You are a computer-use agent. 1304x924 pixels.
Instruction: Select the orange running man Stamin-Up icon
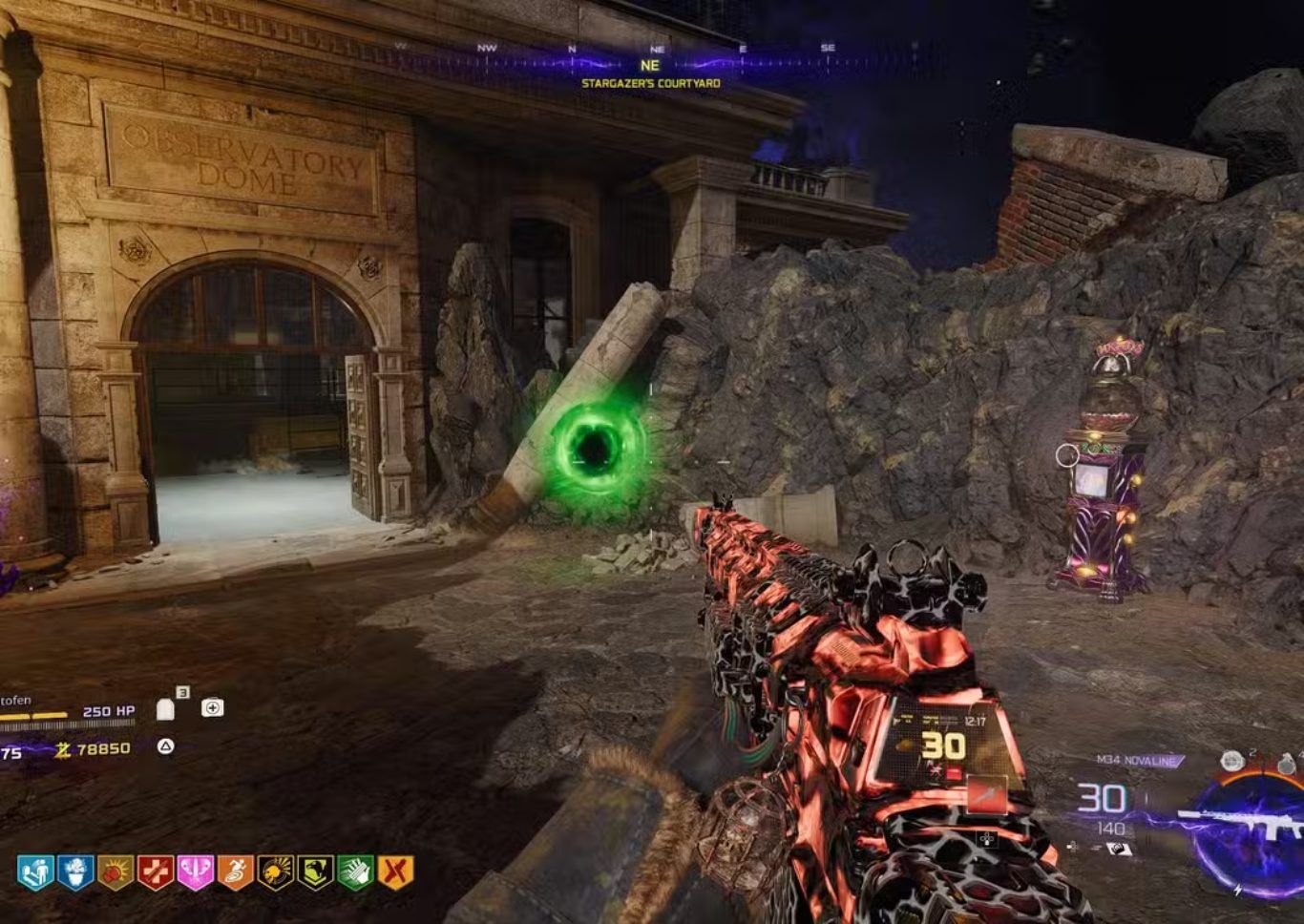pos(235,872)
